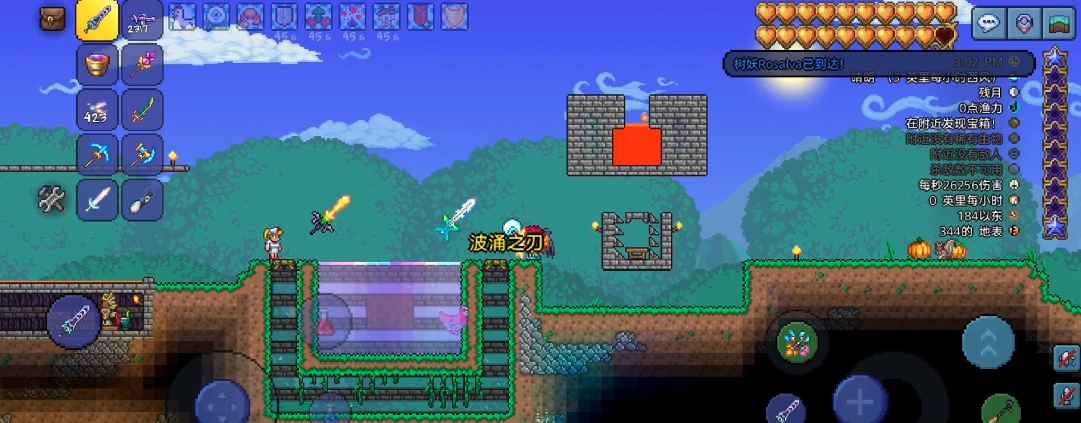1081x423 pixels.
Task: Choose the golden bucket hotbar slot
Action: click(97, 65)
